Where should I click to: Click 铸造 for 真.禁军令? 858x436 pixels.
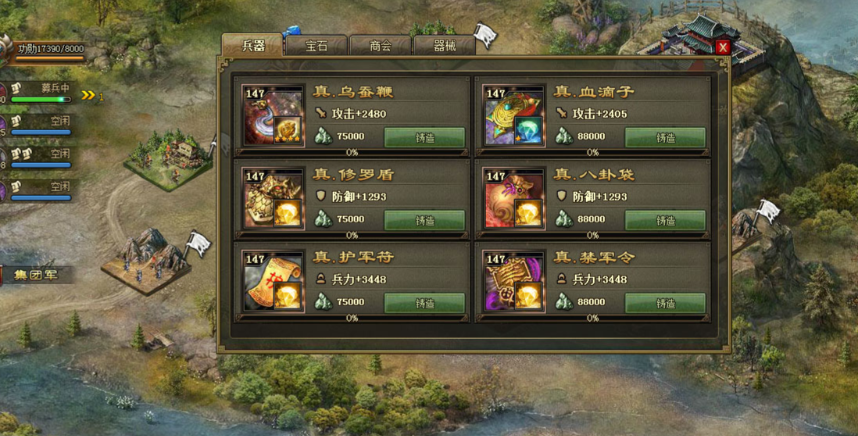point(665,302)
